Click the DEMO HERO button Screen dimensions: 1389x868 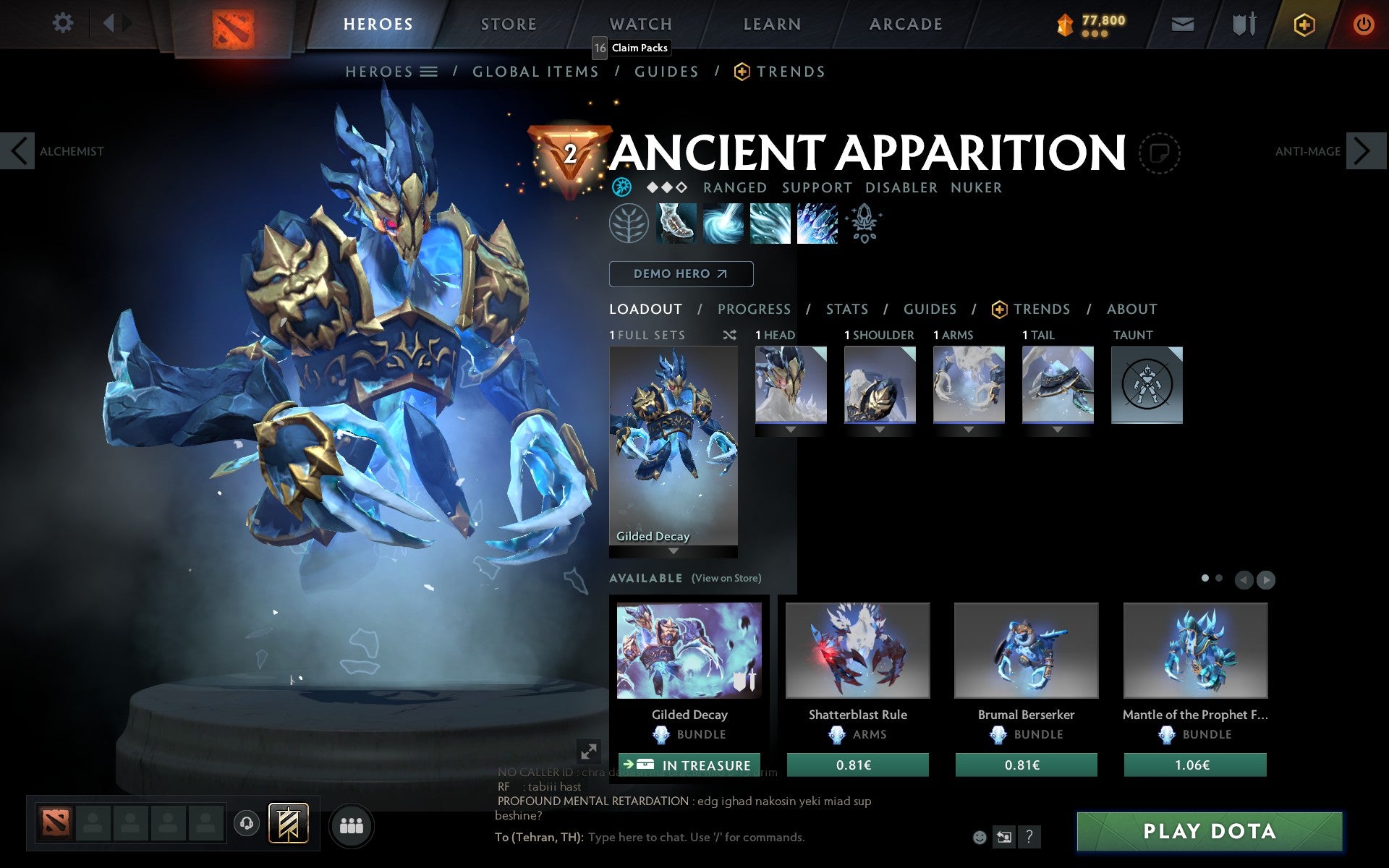pyautogui.click(x=681, y=274)
